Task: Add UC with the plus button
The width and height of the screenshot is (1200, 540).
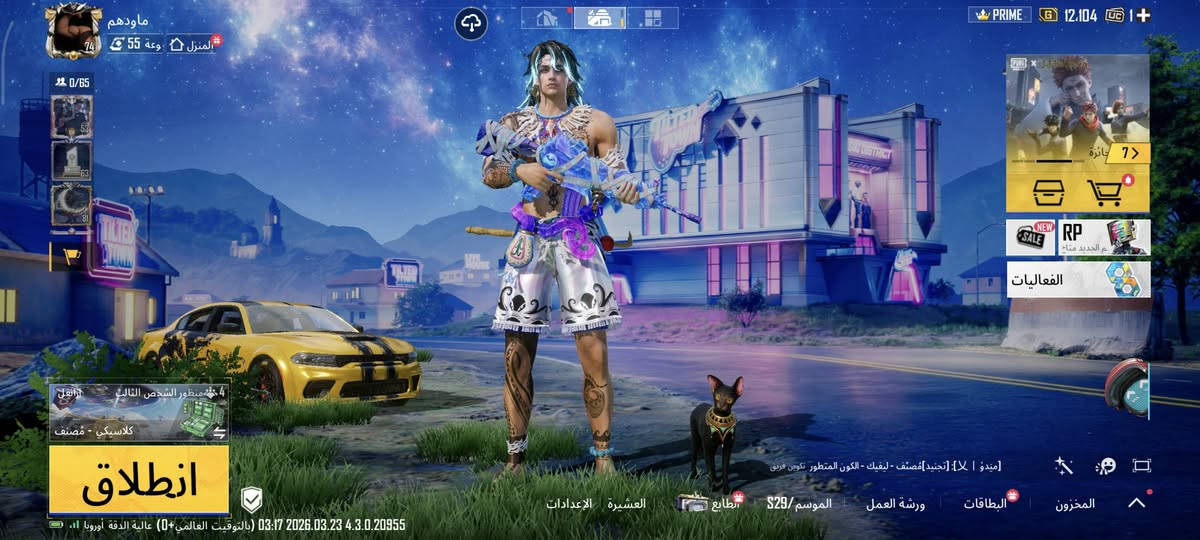Action: (x=1143, y=15)
